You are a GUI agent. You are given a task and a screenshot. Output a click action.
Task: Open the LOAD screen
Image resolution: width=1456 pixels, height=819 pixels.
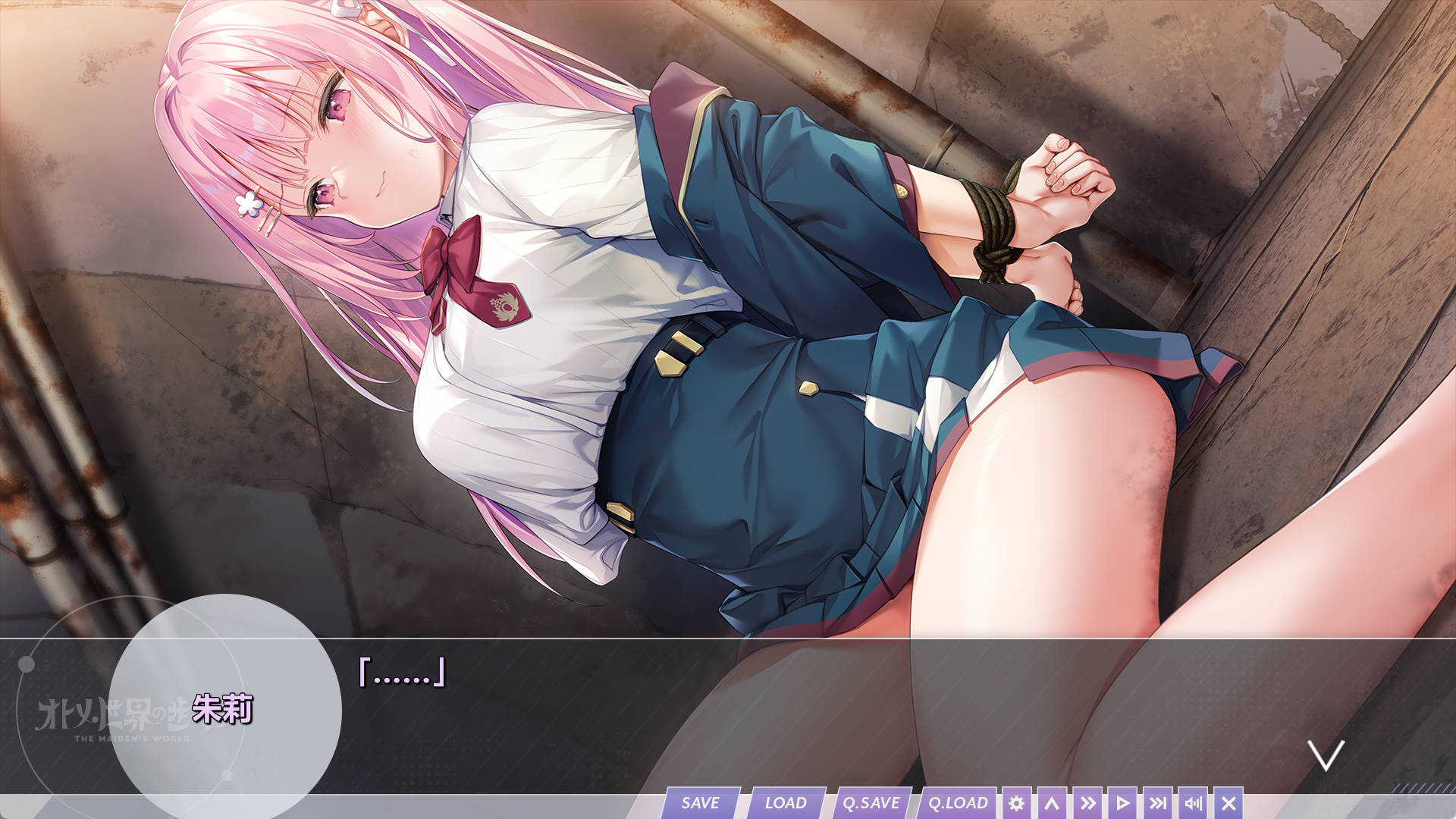[787, 802]
